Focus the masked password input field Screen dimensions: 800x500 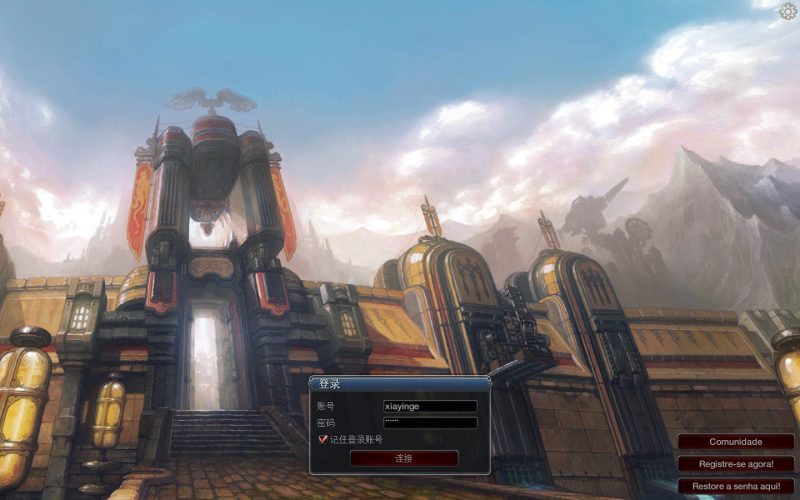coord(430,423)
